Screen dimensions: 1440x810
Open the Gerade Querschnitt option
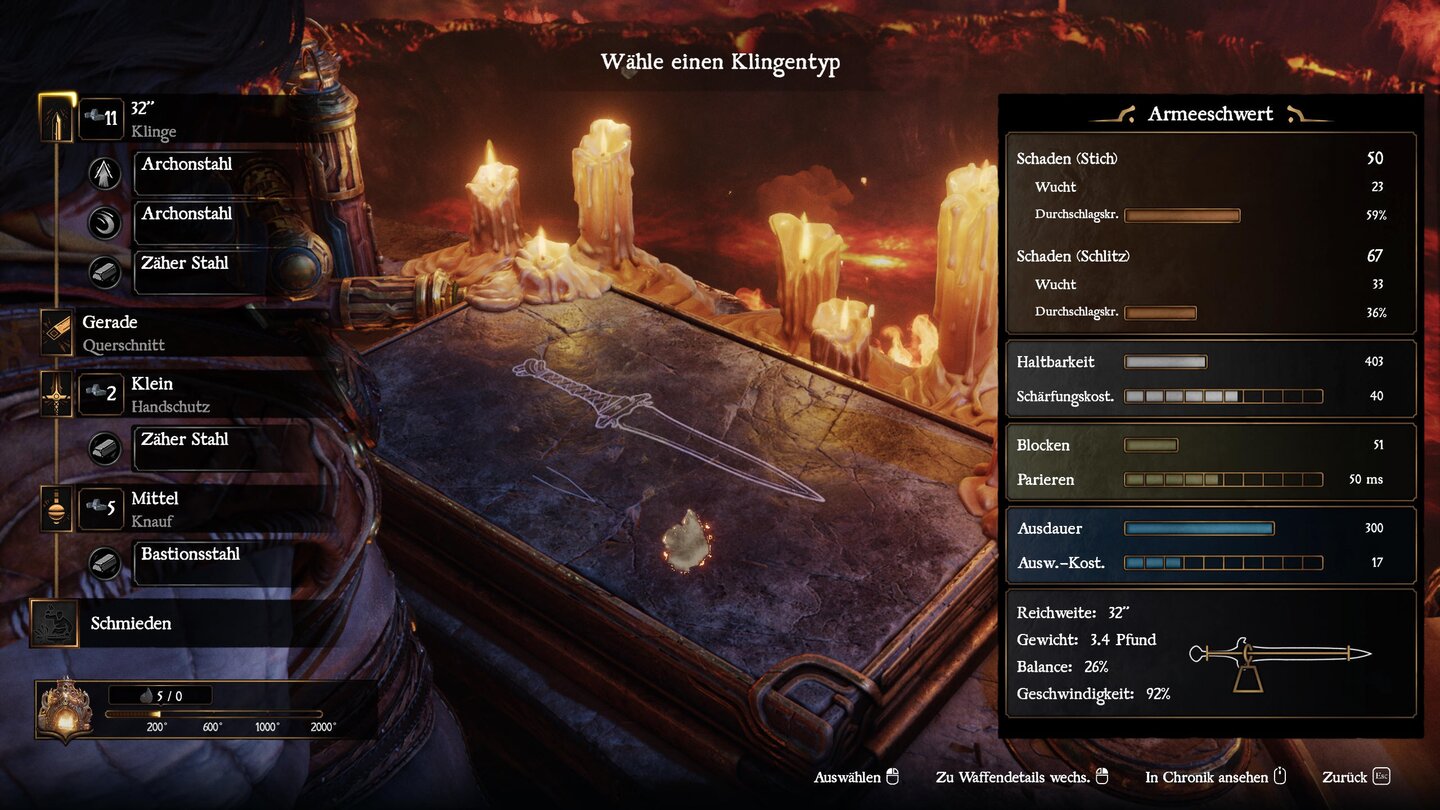(x=124, y=332)
